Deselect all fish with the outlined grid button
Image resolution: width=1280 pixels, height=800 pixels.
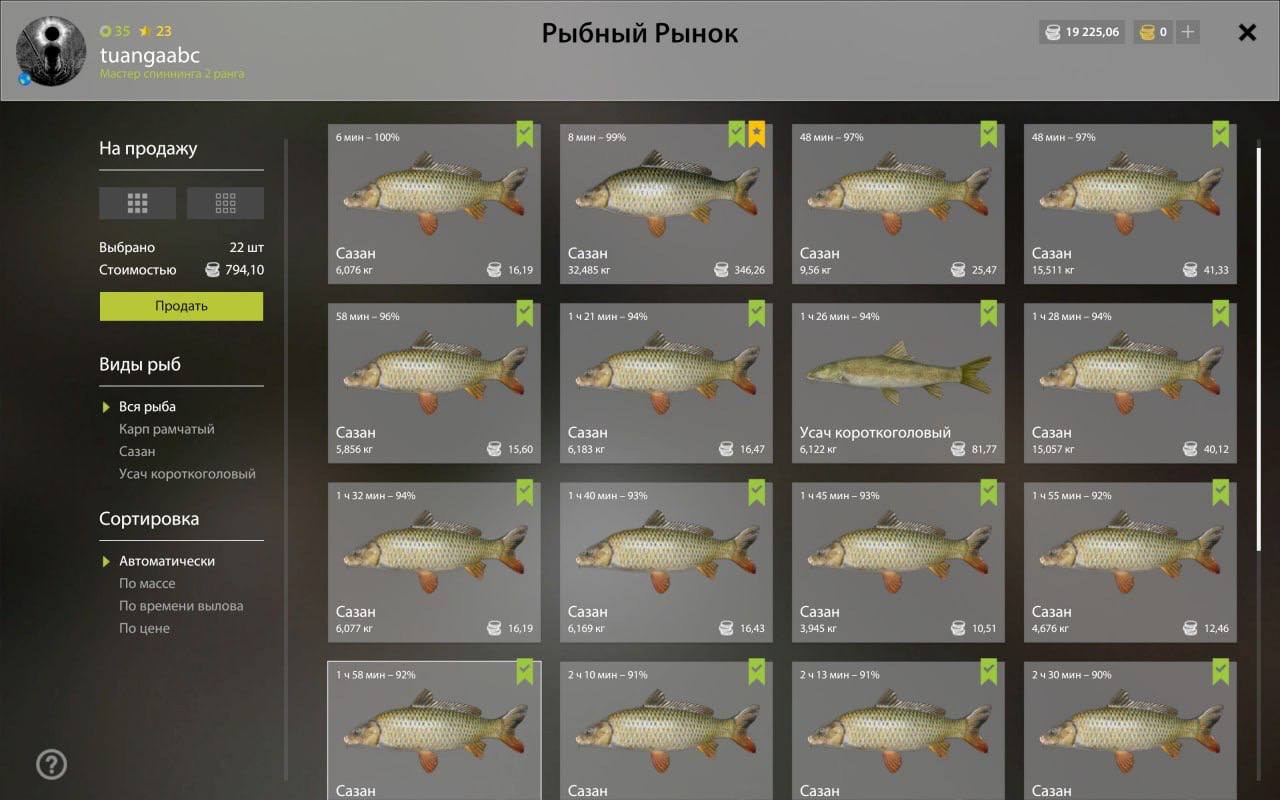point(225,203)
